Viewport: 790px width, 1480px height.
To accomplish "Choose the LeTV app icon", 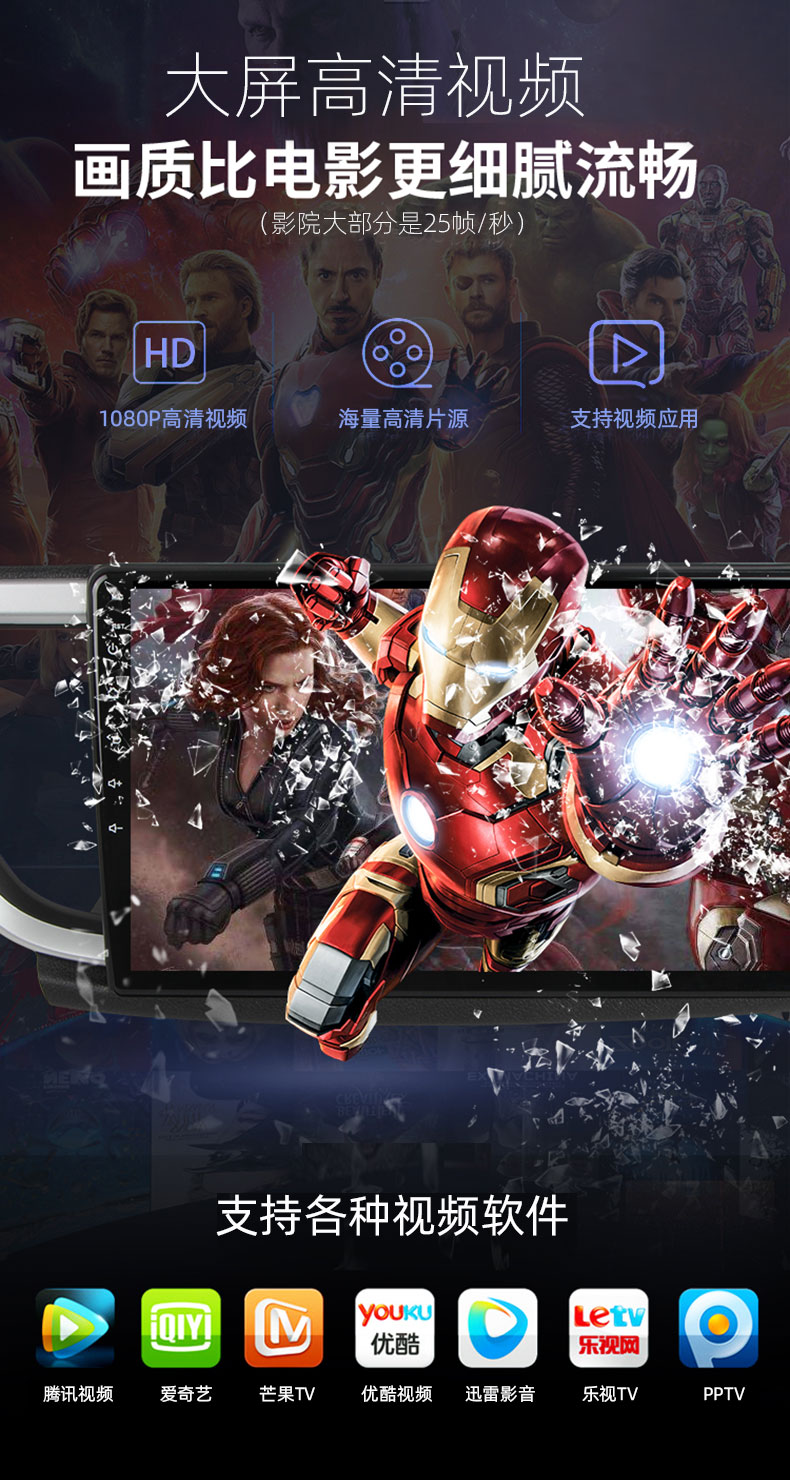I will click(x=609, y=1327).
